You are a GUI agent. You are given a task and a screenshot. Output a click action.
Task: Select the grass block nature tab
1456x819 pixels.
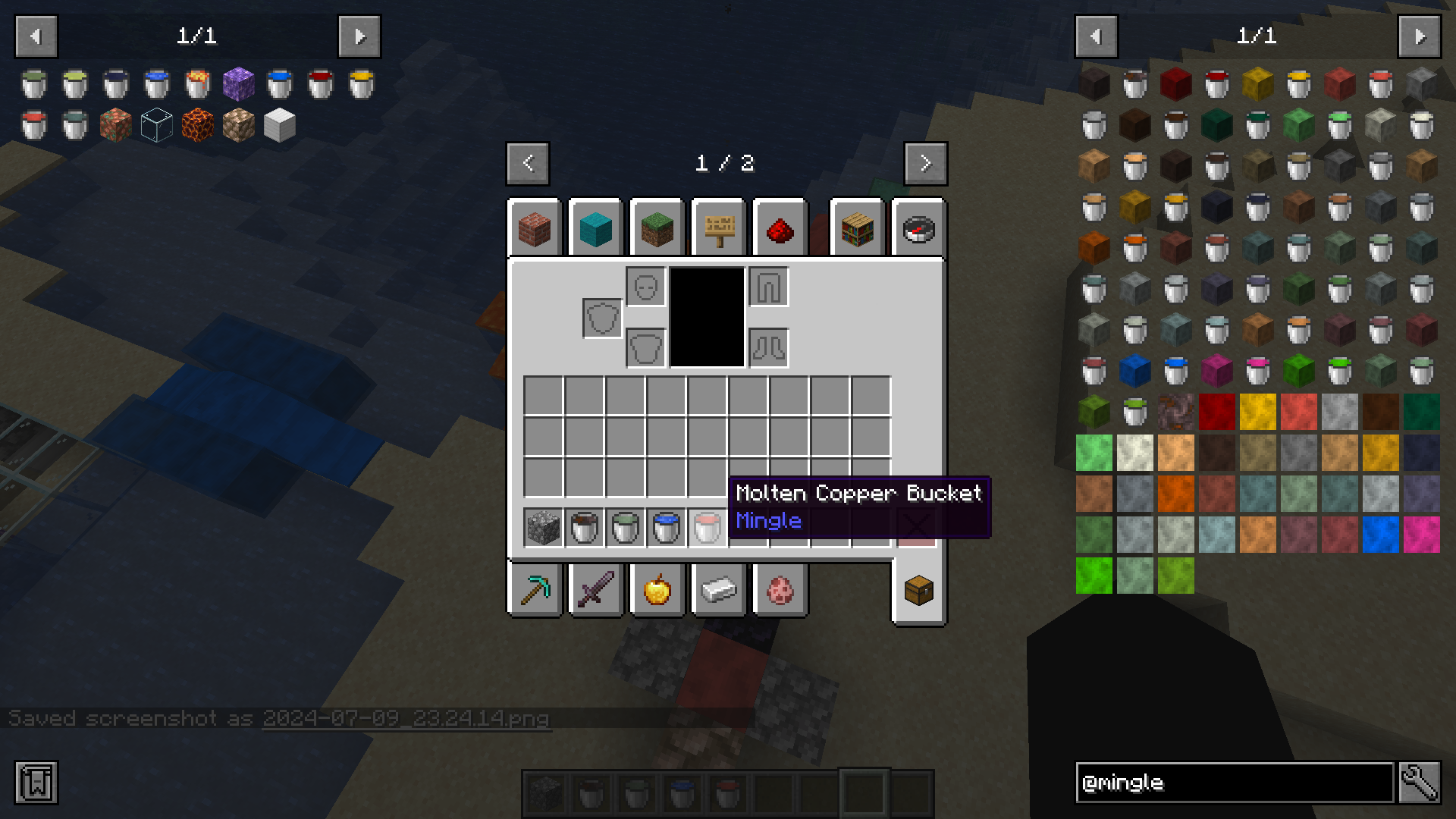[x=656, y=227]
